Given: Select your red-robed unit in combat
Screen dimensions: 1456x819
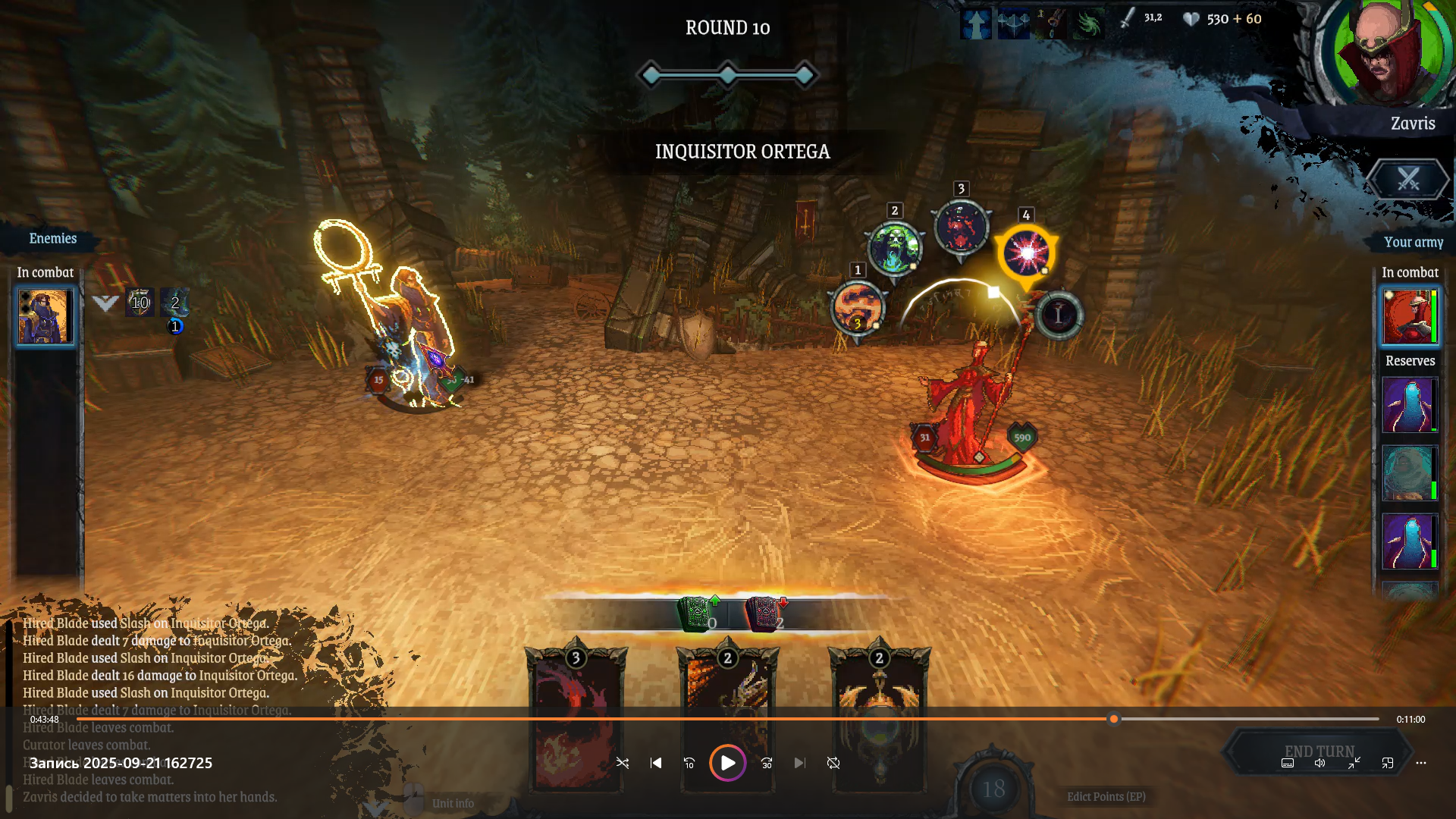Looking at the screenshot, I should point(1409,316).
